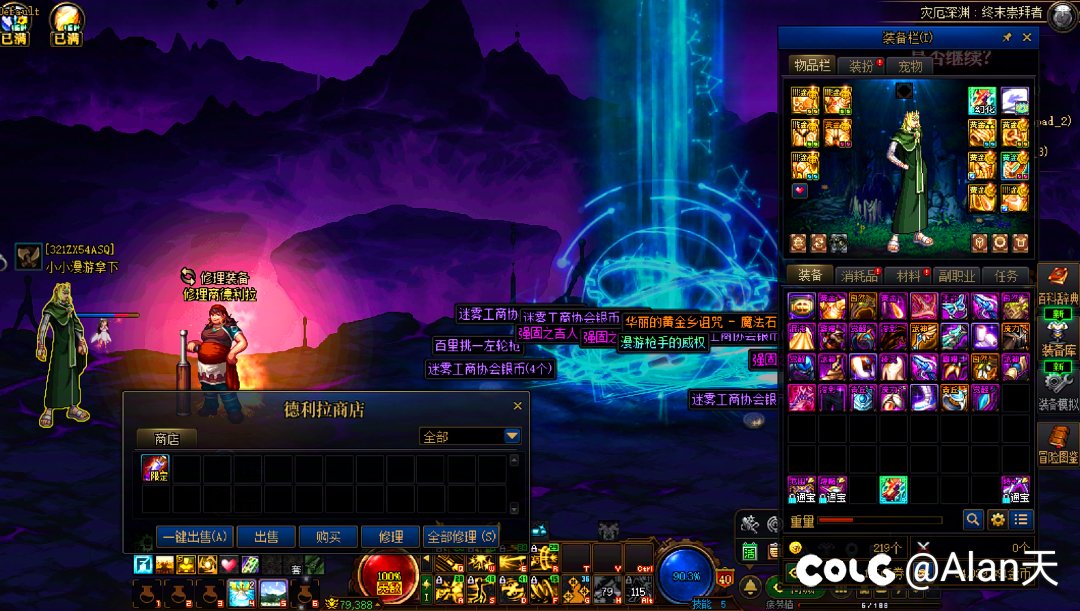Screen dimensions: 1080x611
Task: Pin the 装备栏 inventory window
Action: pyautogui.click(x=1007, y=38)
